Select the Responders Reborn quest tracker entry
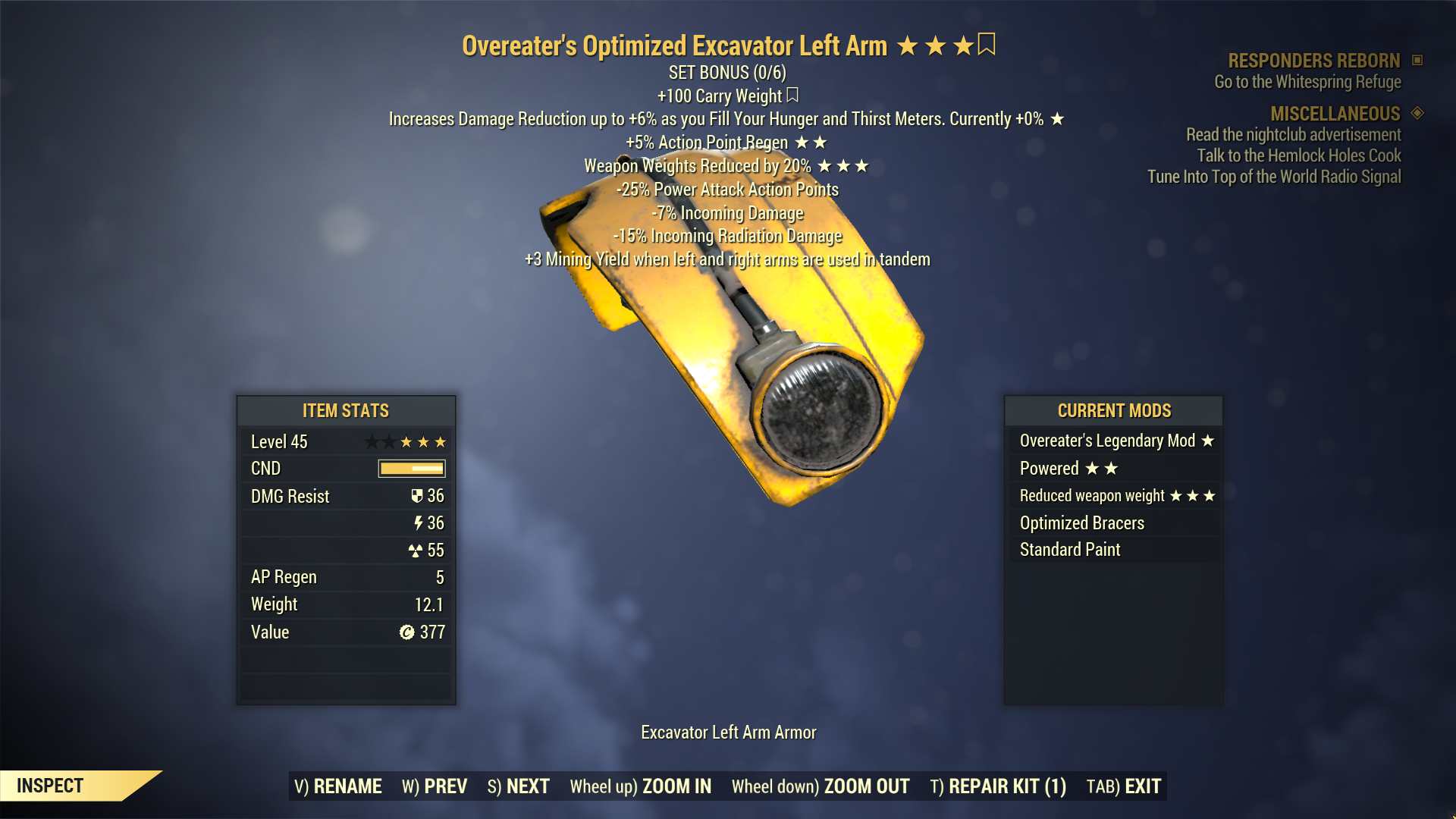Screen dimensions: 1456x819 pyautogui.click(x=1313, y=61)
